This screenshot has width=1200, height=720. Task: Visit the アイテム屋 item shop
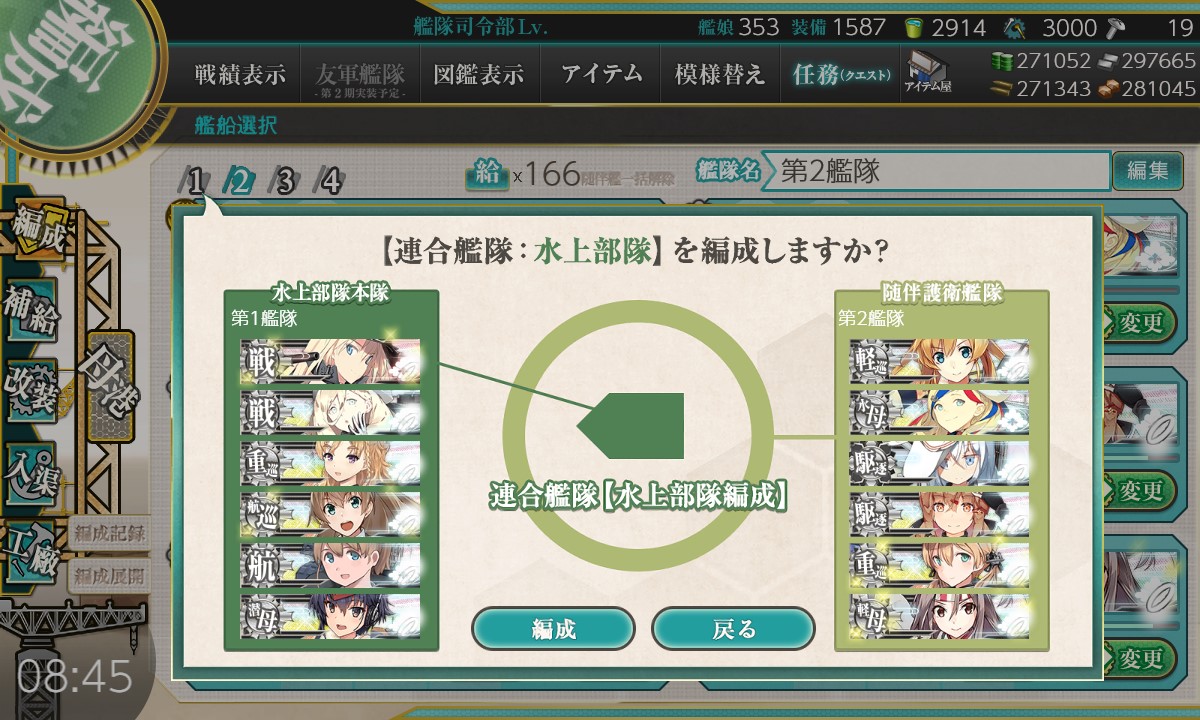point(928,73)
